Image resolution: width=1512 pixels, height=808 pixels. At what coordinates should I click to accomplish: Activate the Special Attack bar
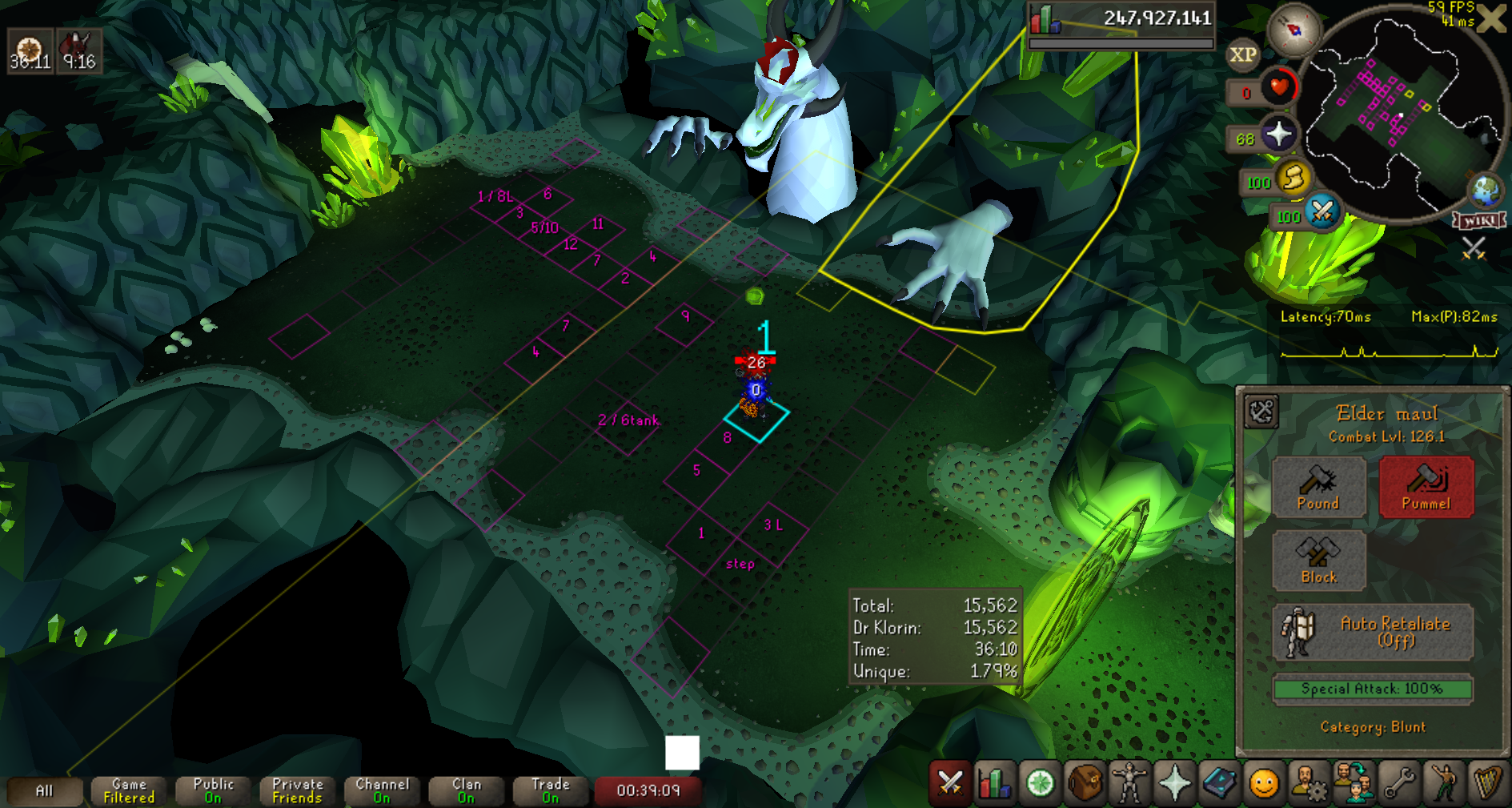coord(1372,689)
